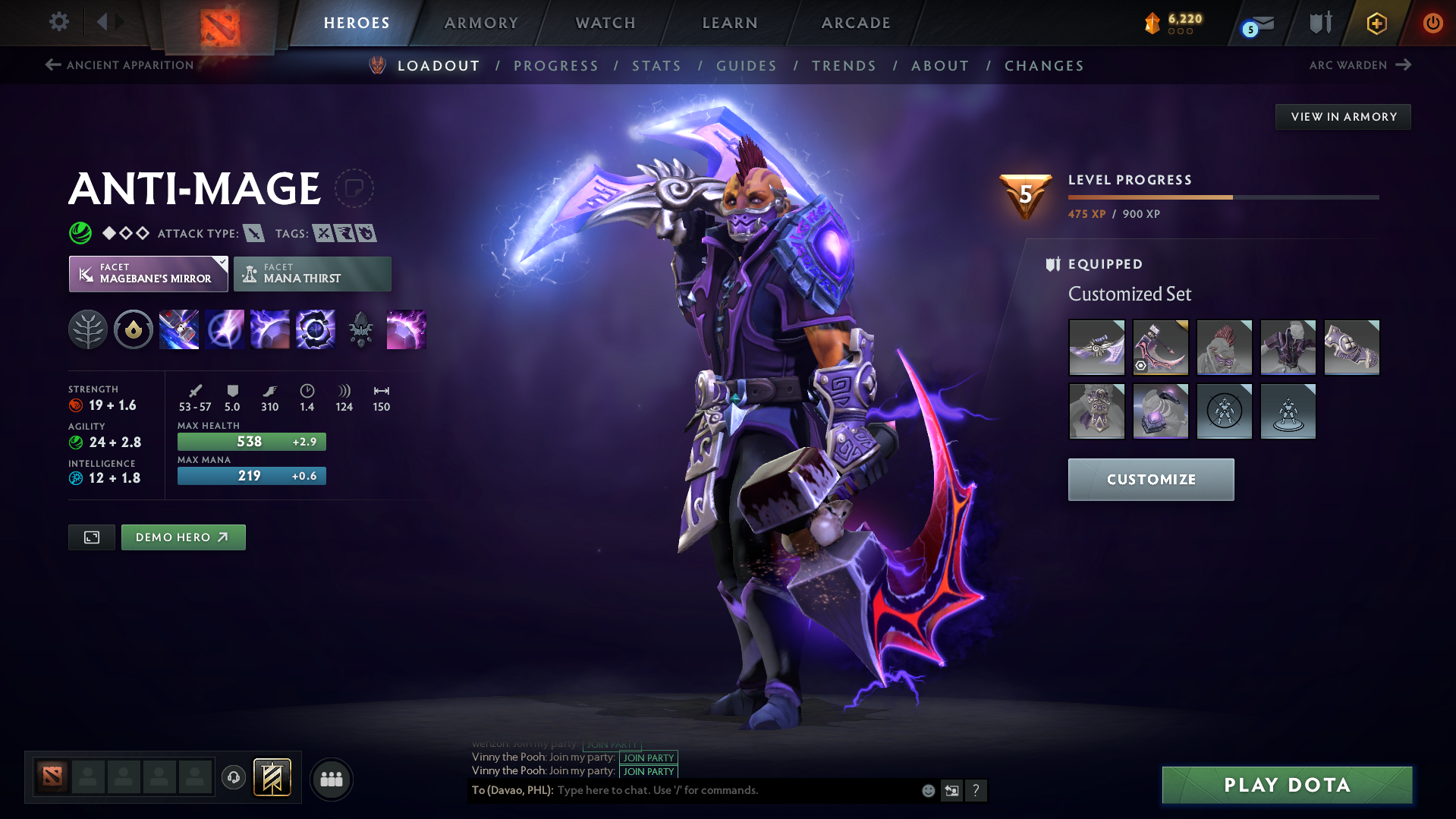This screenshot has height=819, width=1456.
Task: Switch to the Armory tab
Action: [x=481, y=23]
